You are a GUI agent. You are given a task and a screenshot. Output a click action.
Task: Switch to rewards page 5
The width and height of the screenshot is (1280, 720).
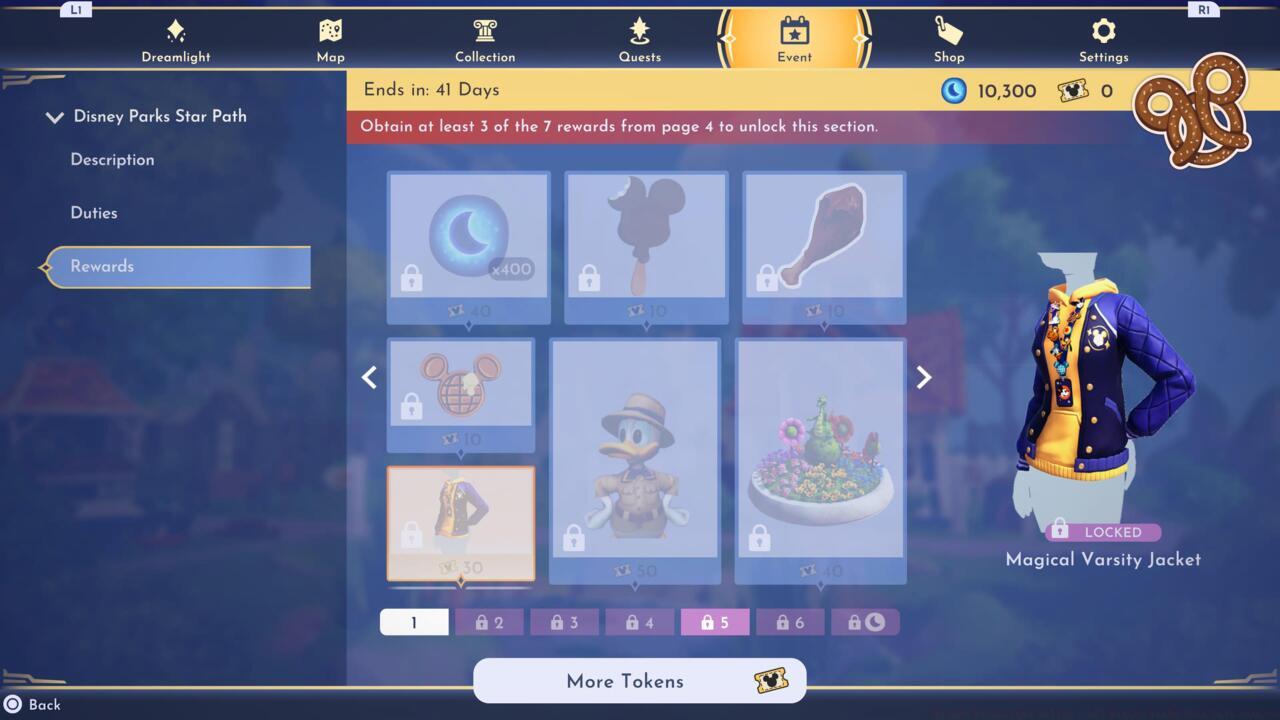click(x=714, y=622)
